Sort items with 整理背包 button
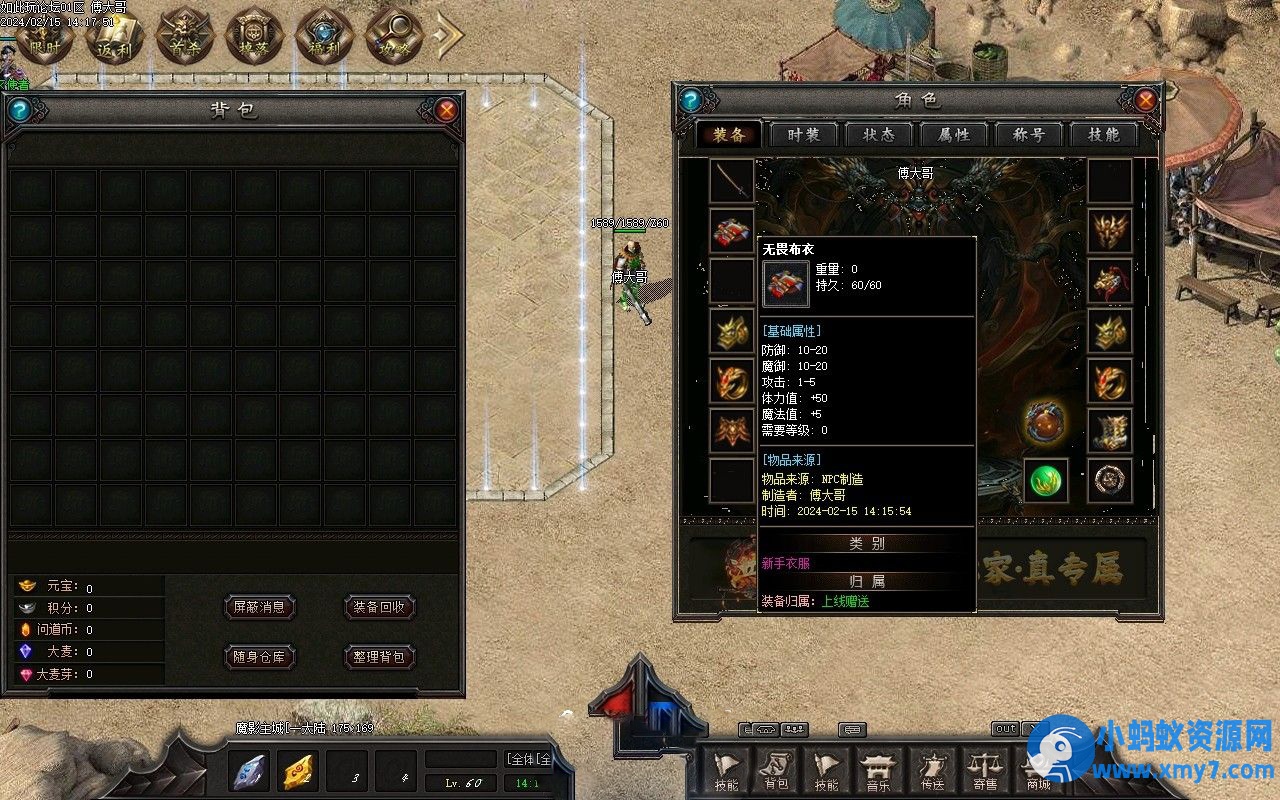Viewport: 1280px width, 800px height. 379,657
